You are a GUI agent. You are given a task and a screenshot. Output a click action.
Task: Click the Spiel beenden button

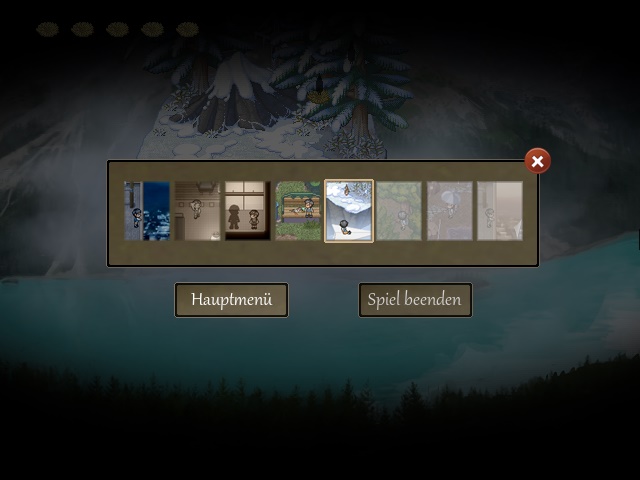(415, 300)
